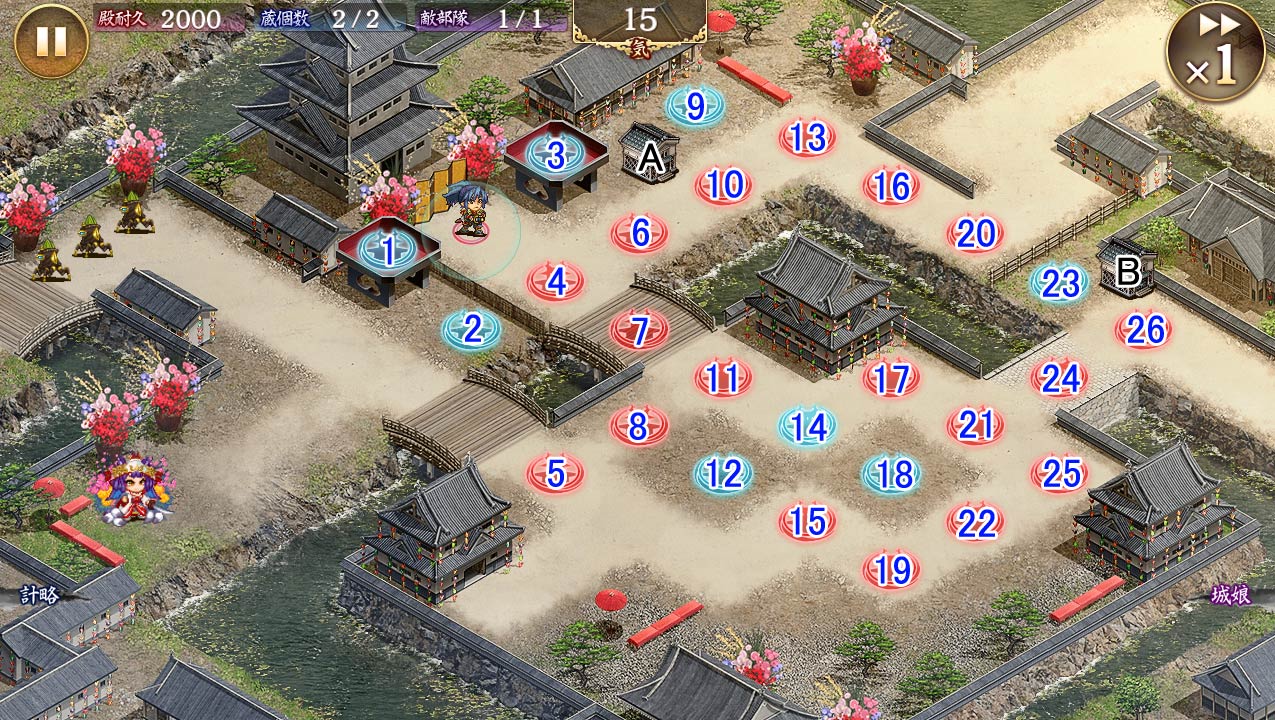Choose blue deployment spot 23
The image size is (1275, 720).
[x=1059, y=283]
